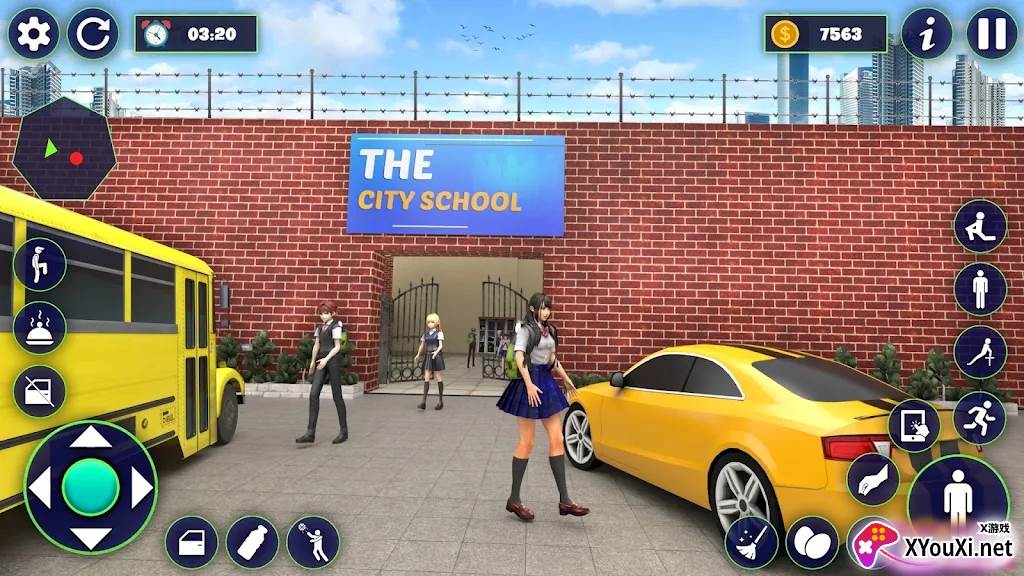
Task: Activate the throwing figure action
Action: coord(313,542)
